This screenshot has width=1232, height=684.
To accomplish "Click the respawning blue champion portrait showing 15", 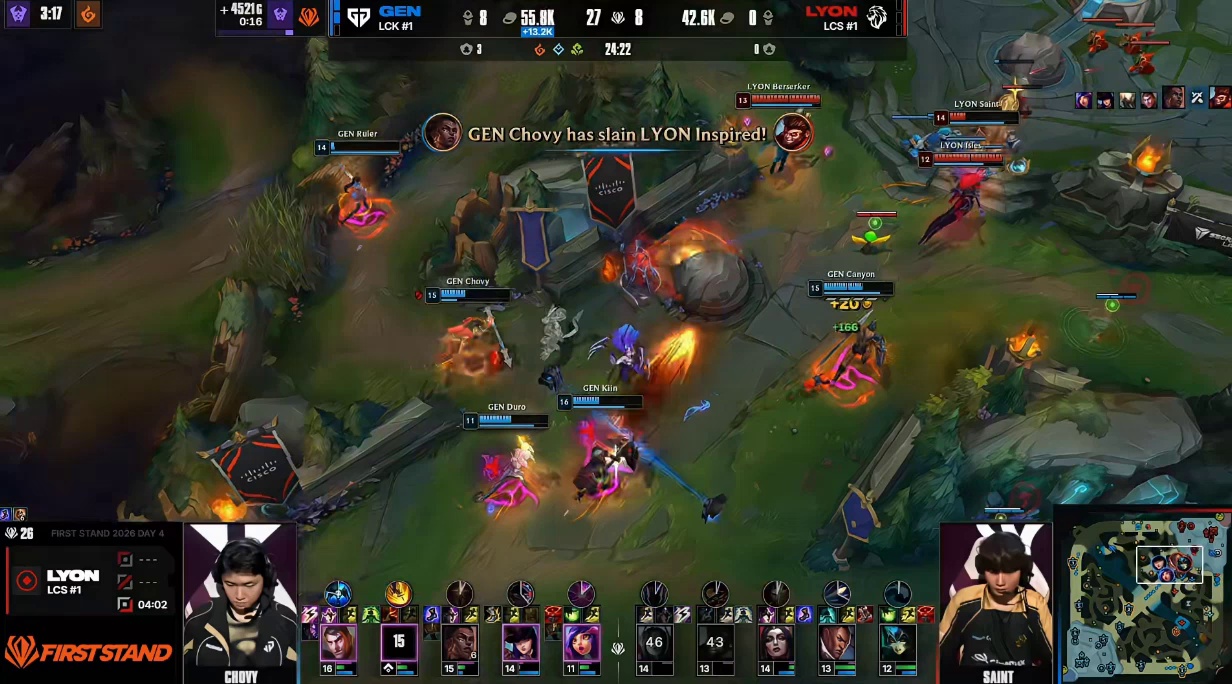I will 399,642.
